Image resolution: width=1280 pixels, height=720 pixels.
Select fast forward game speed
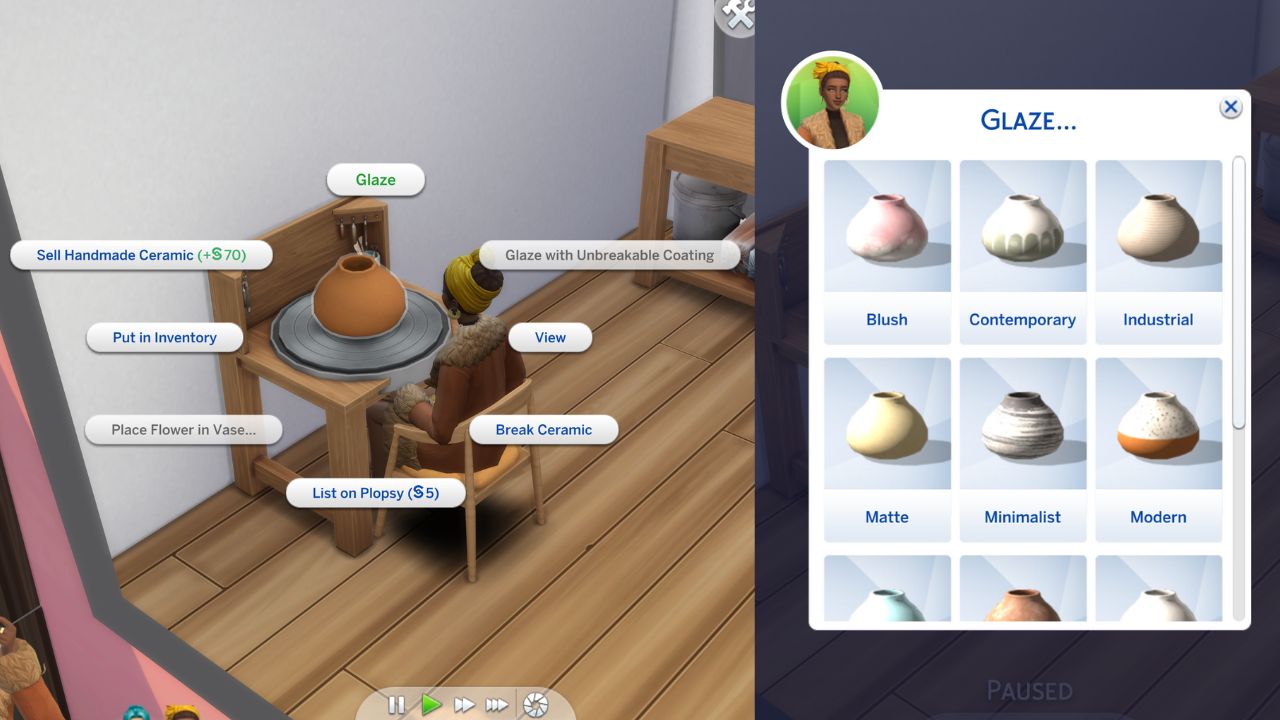(x=464, y=704)
